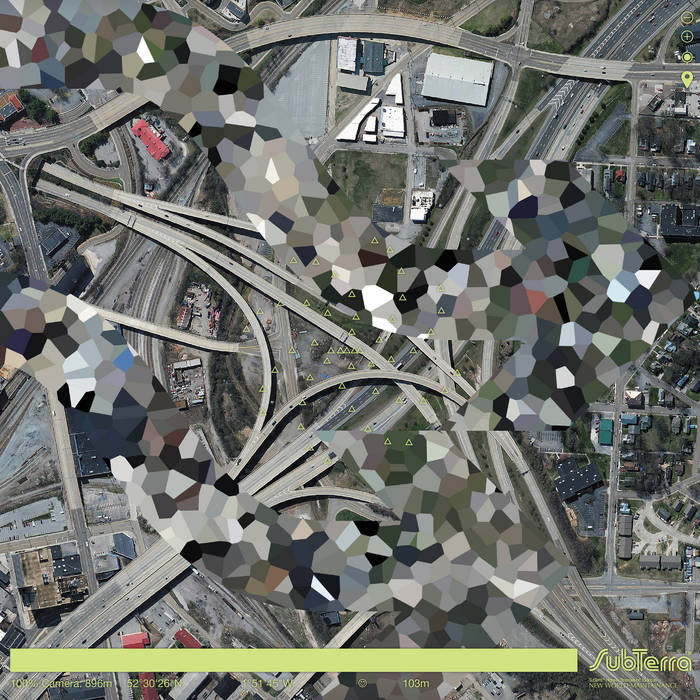Zoom in with the plus button
The width and height of the screenshot is (700, 700).
(687, 36)
